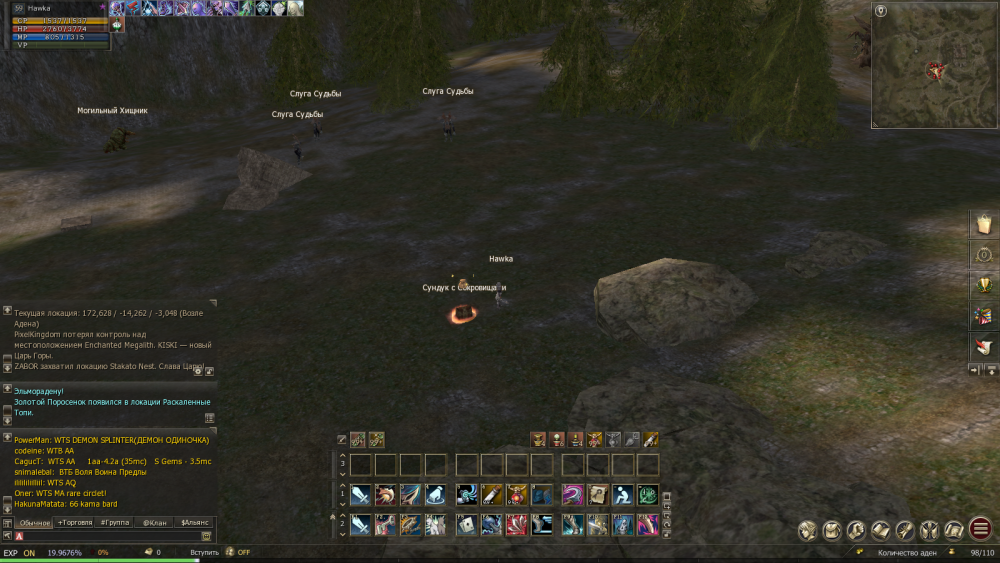Use the parchment scroll hotbar item
Screen dimensions: 1000x563
[598, 494]
